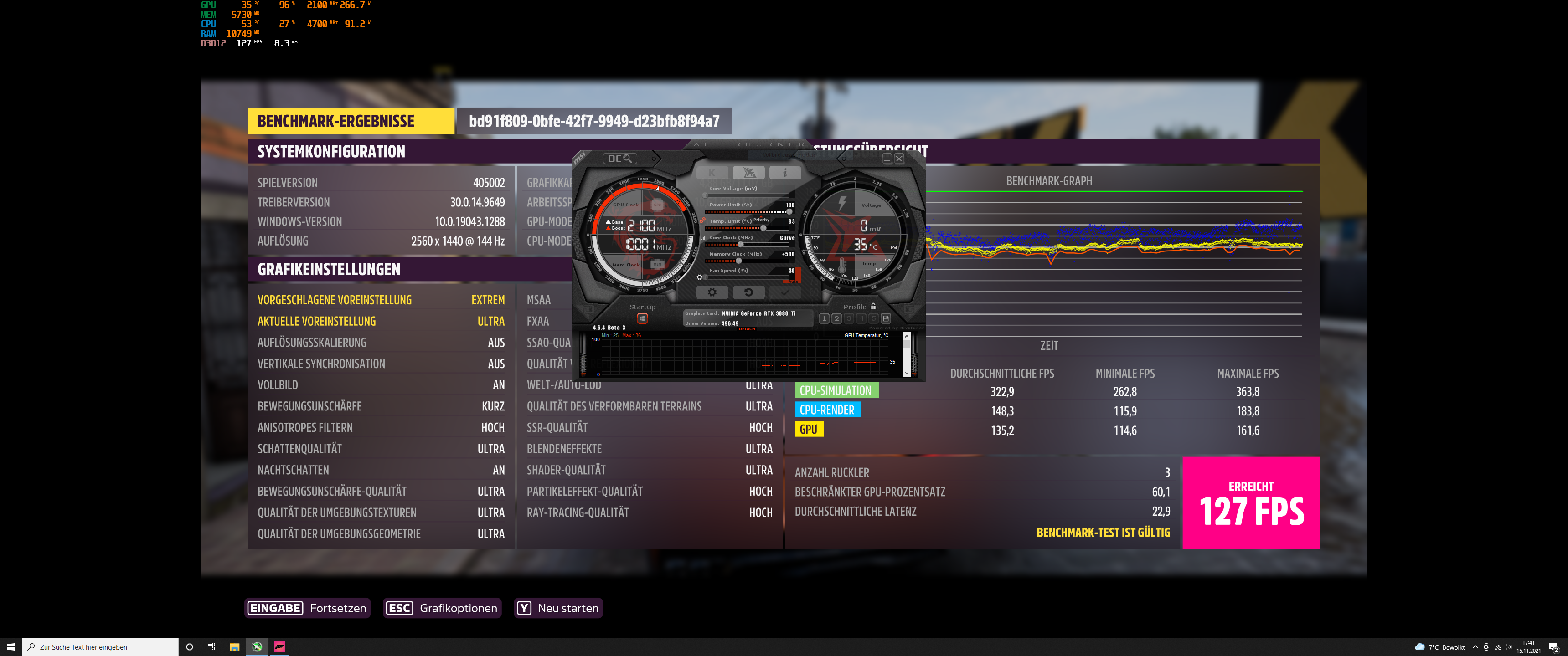Screen dimensions: 1568x656
Task: Open Afterburner info window with i icon
Action: (x=786, y=173)
